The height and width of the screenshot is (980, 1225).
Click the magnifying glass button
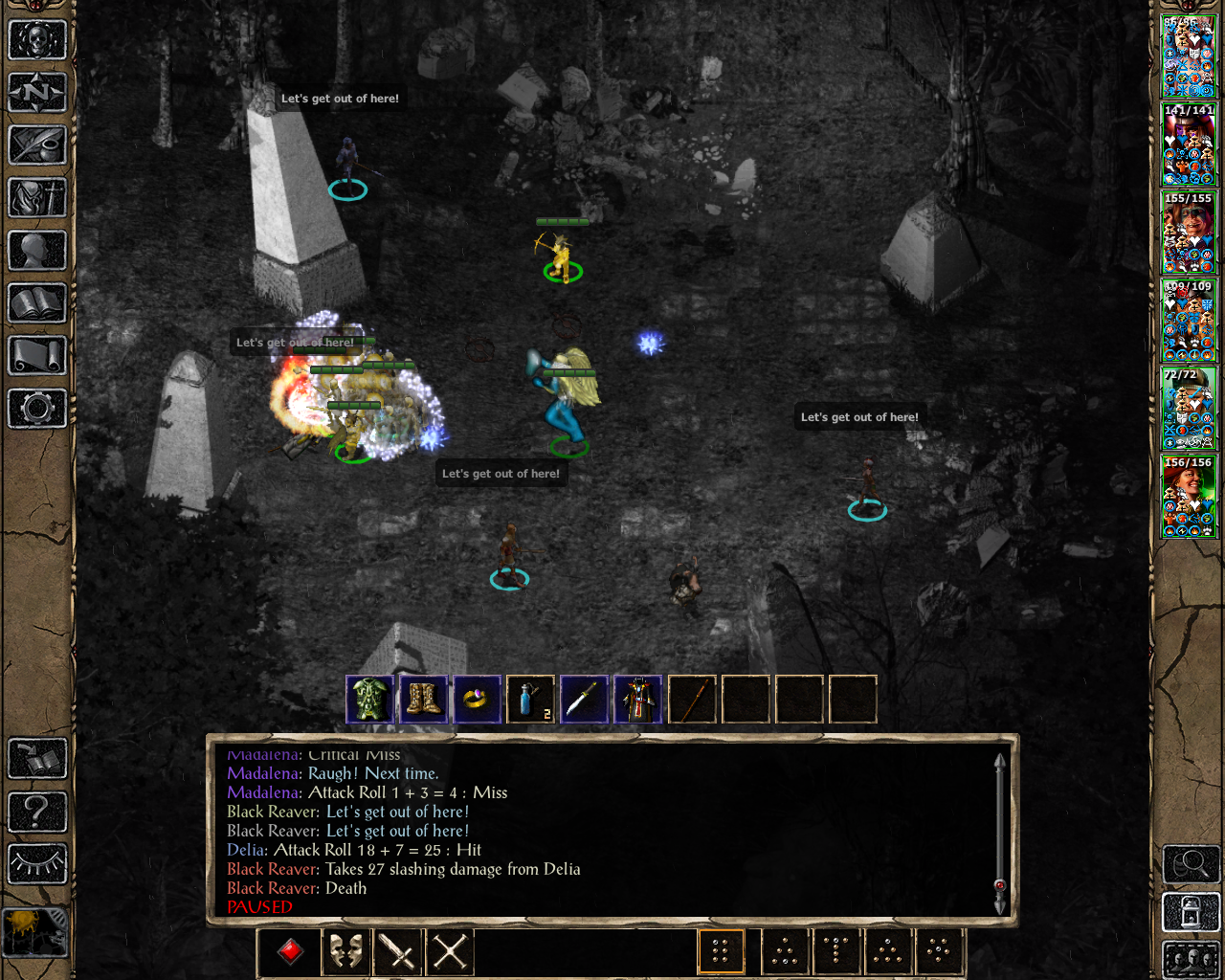(x=1191, y=865)
